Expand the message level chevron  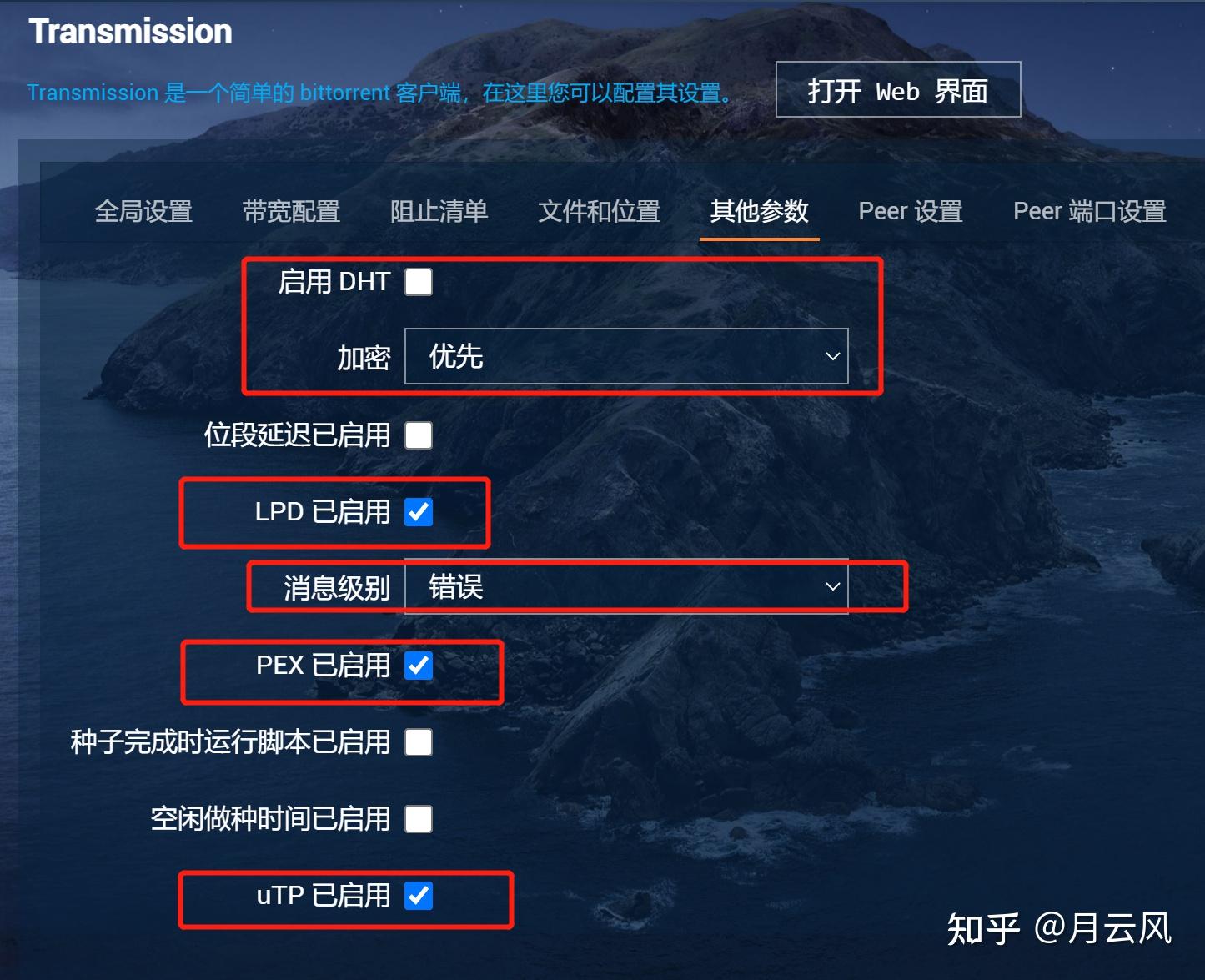point(831,586)
